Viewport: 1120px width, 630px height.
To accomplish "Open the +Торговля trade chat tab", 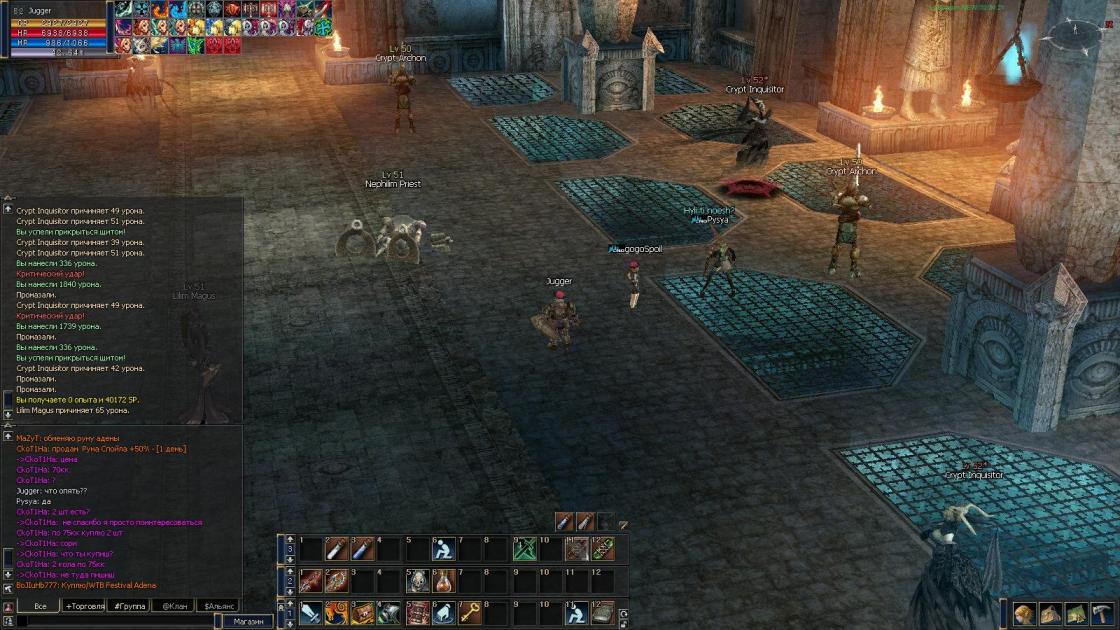I will tap(85, 606).
